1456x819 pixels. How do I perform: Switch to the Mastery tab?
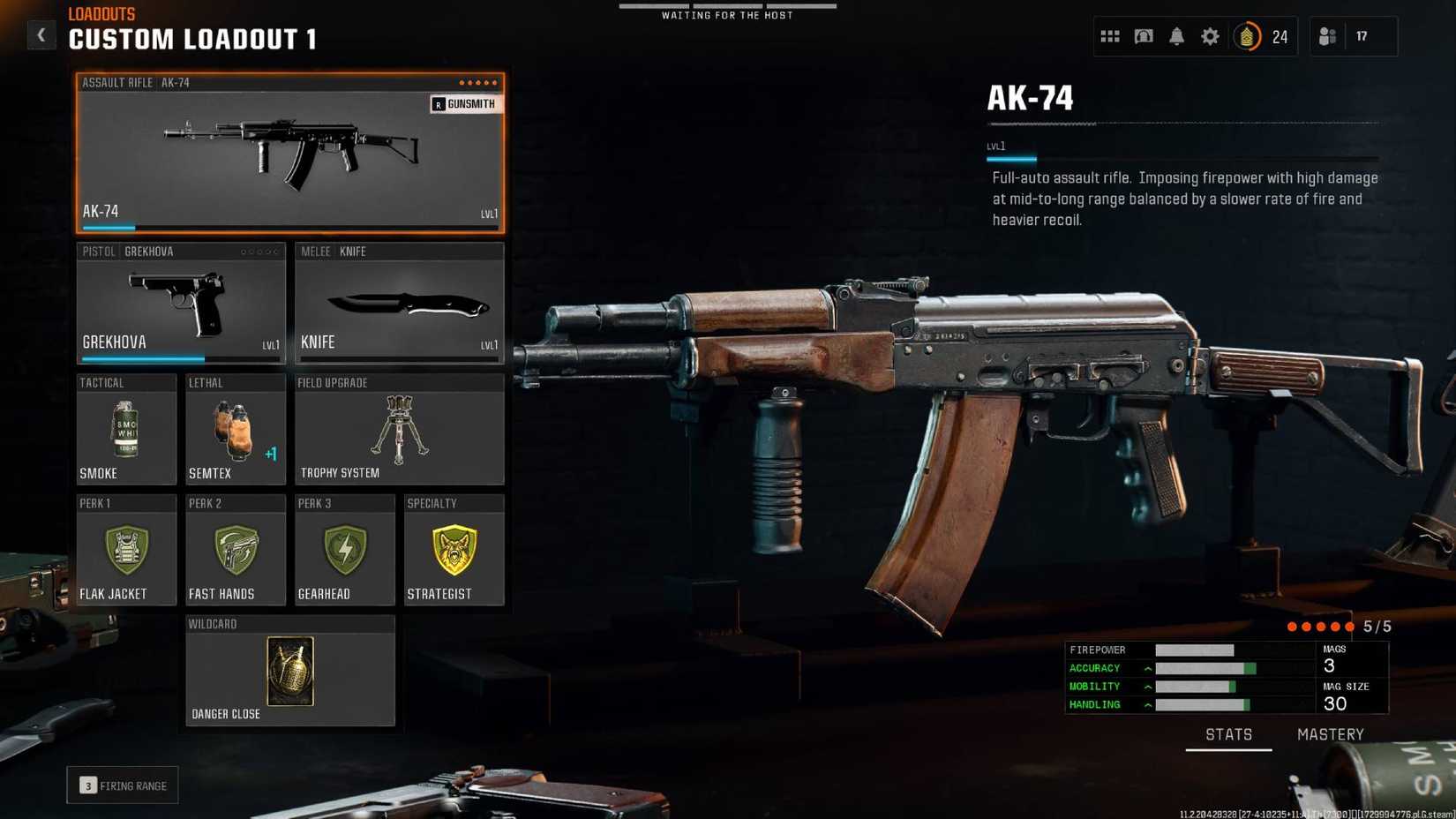(x=1330, y=734)
